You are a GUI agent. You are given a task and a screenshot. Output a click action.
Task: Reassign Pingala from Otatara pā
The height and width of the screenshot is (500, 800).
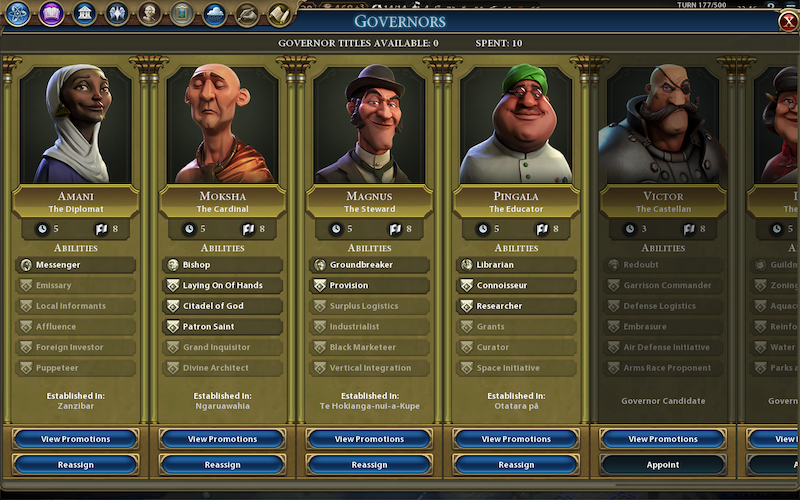pos(516,464)
